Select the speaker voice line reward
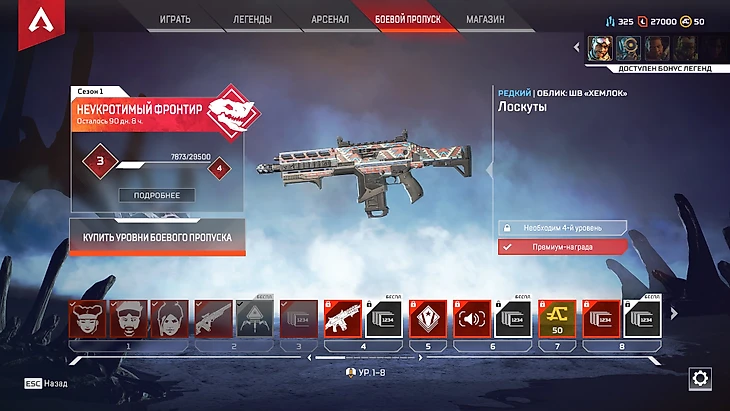This screenshot has width=730, height=411. coord(471,318)
